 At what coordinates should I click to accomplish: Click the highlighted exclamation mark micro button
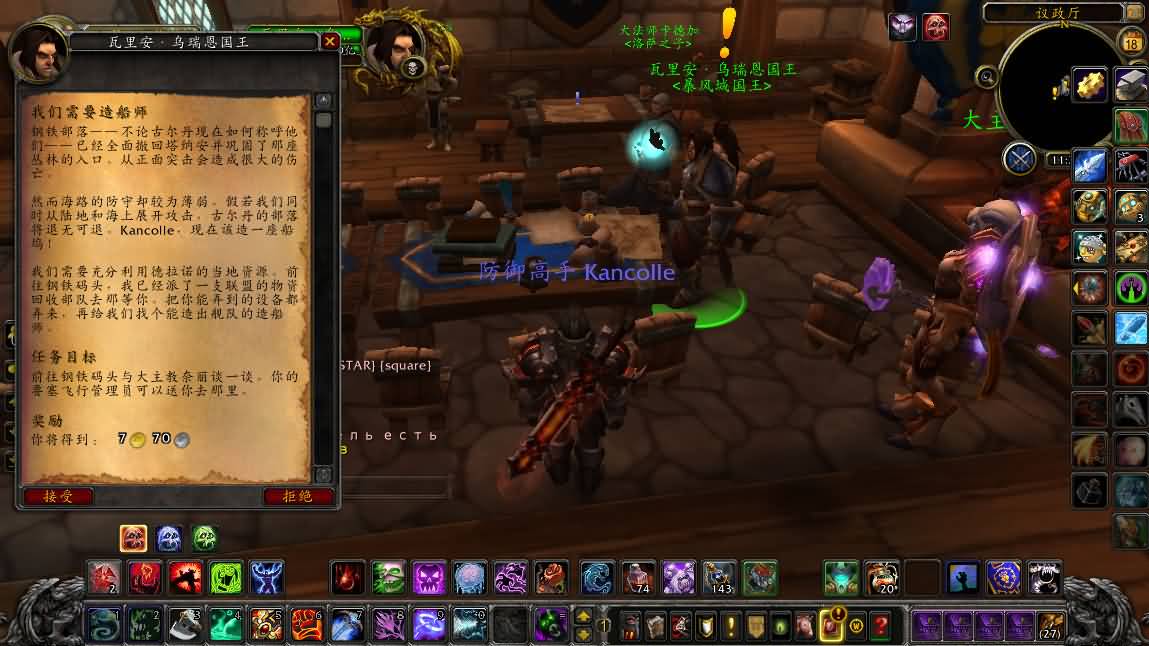[x=831, y=626]
